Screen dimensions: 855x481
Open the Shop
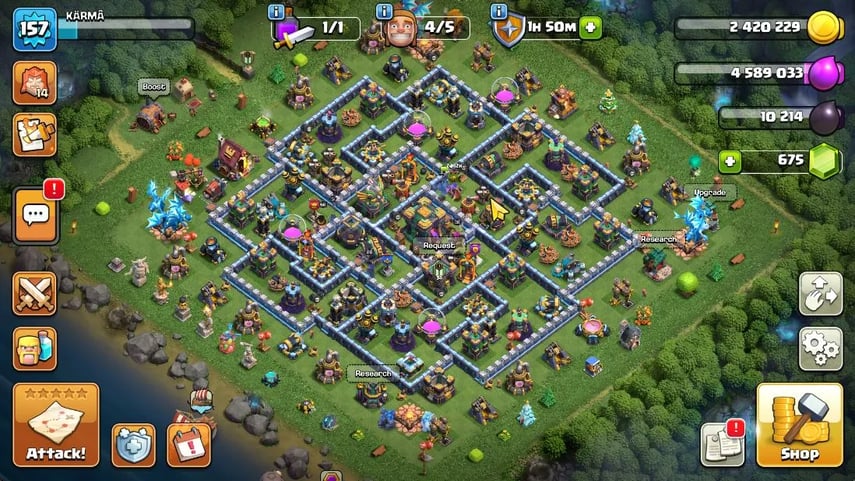pos(800,424)
